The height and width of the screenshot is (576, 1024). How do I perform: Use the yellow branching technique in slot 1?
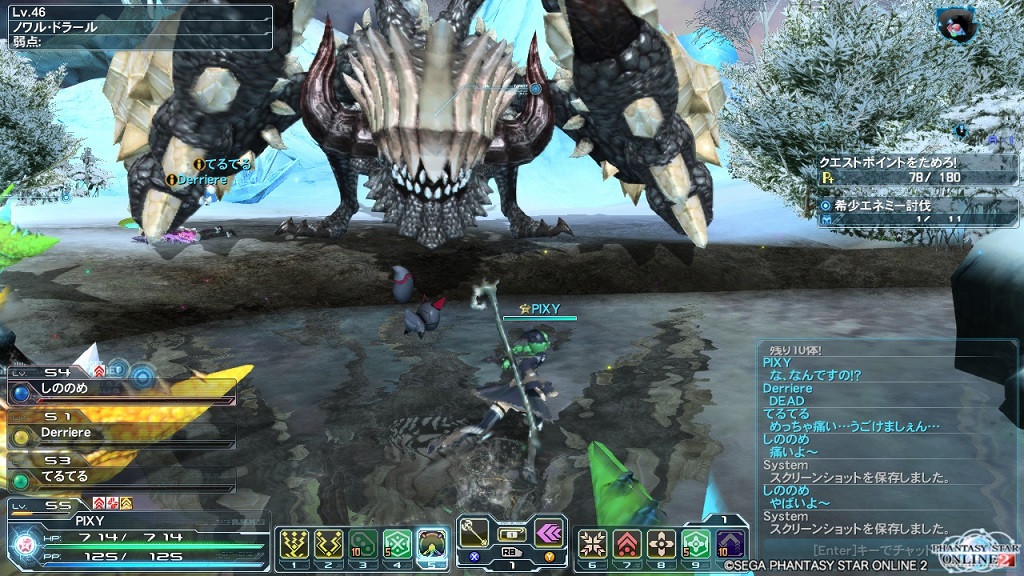pos(291,543)
